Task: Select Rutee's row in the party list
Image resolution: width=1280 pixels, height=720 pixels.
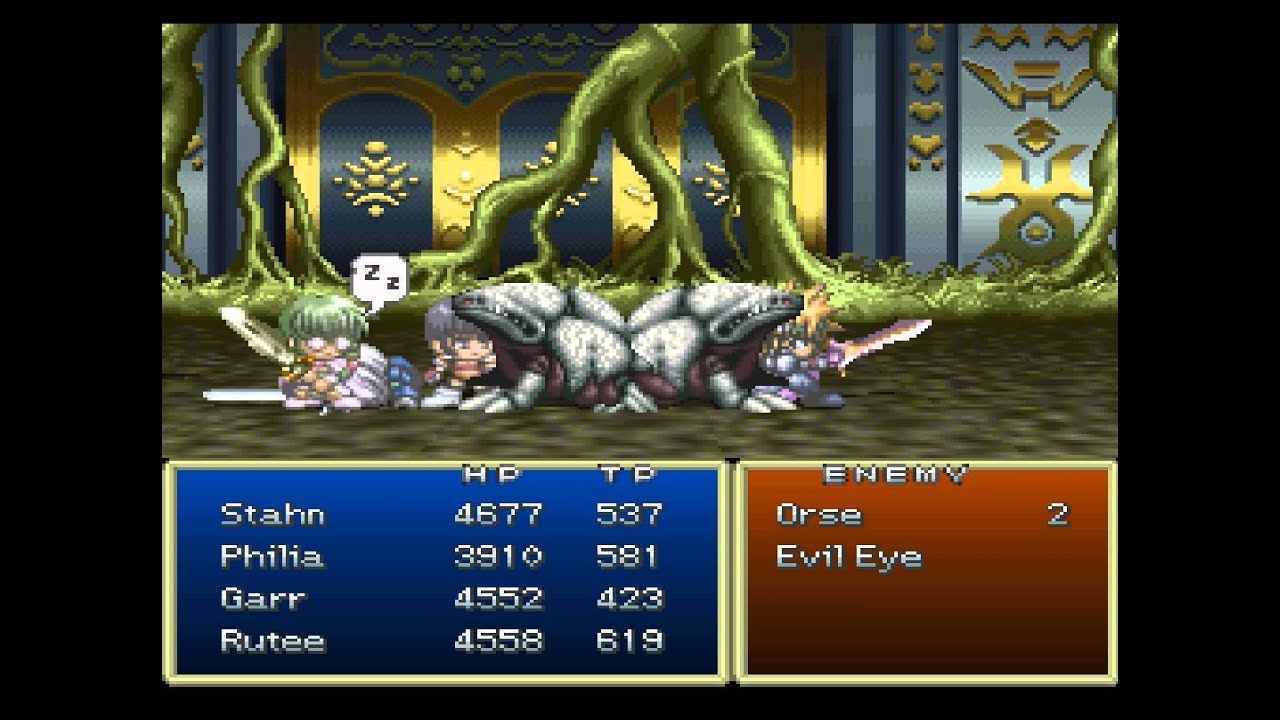Action: pos(272,640)
